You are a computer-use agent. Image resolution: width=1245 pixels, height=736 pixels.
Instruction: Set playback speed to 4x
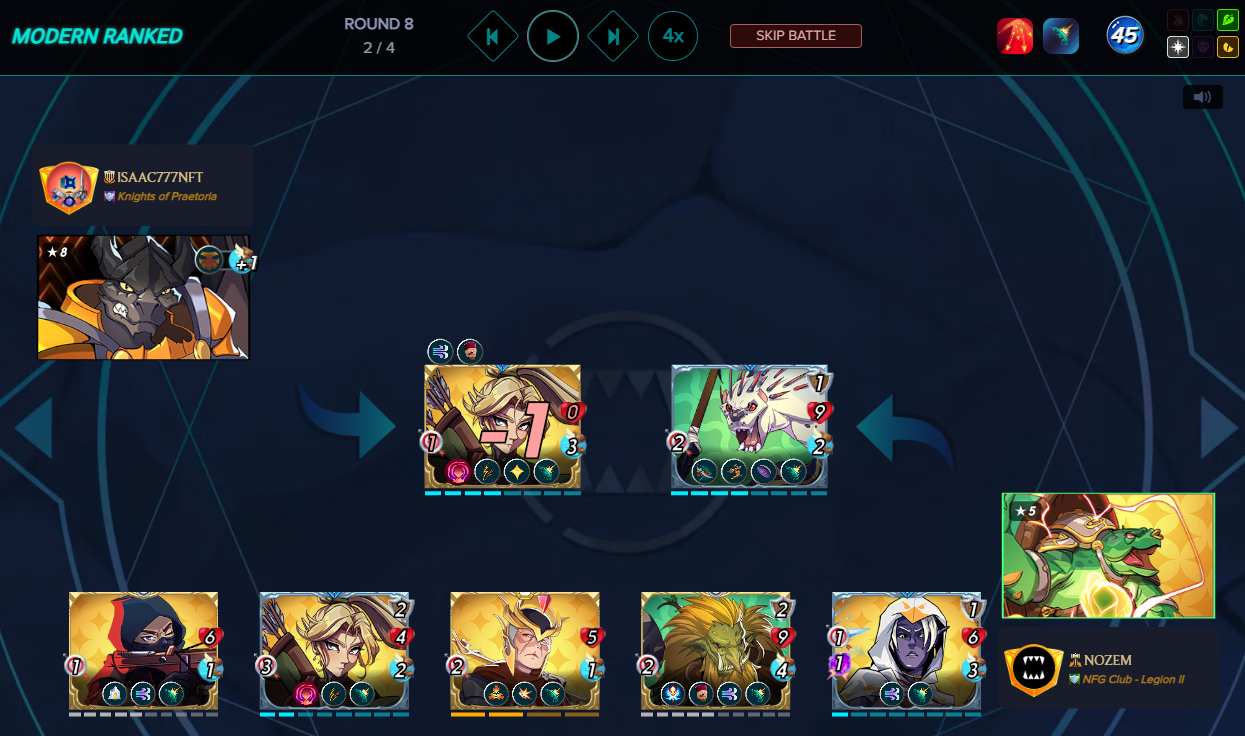[673, 37]
